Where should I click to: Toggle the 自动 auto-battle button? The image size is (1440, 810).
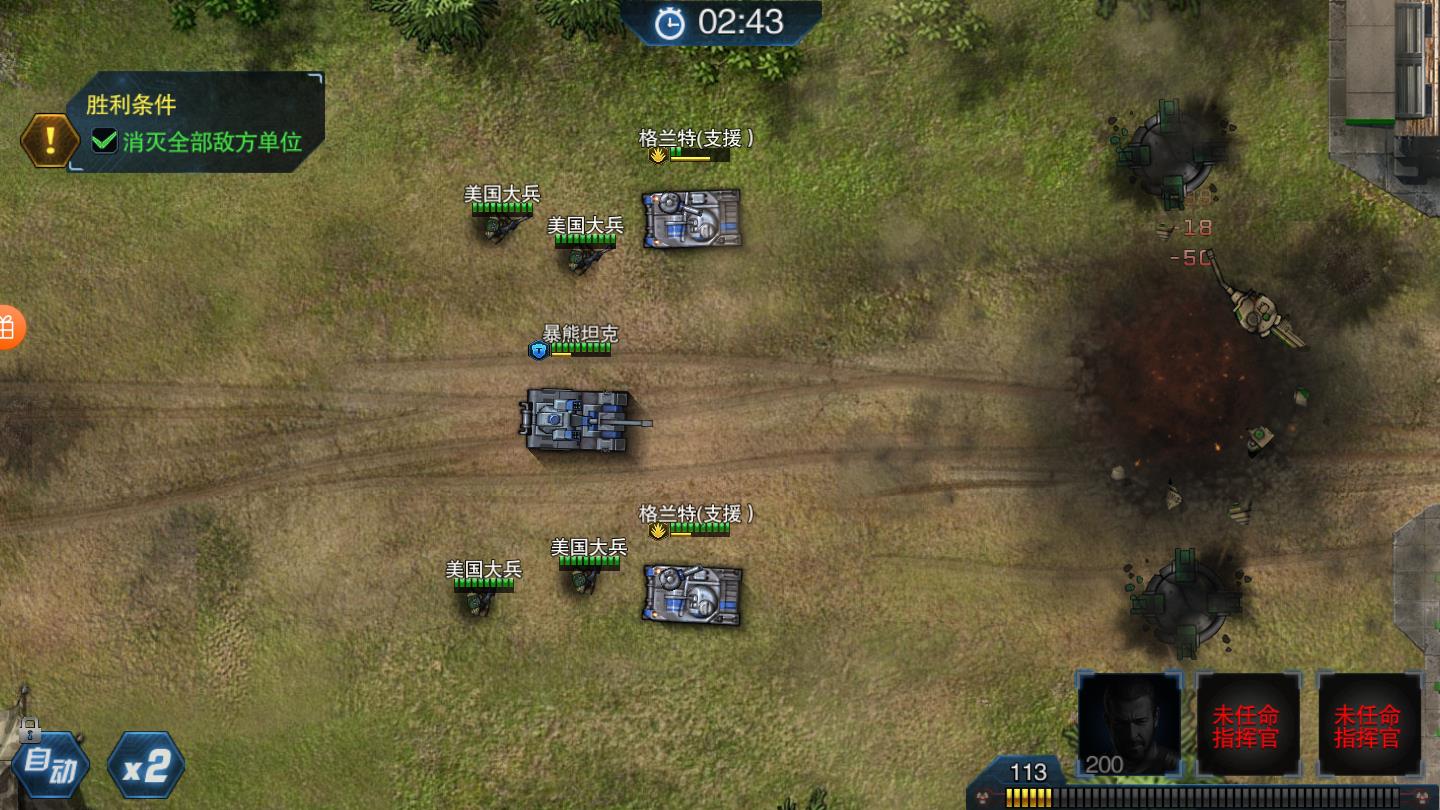click(51, 766)
